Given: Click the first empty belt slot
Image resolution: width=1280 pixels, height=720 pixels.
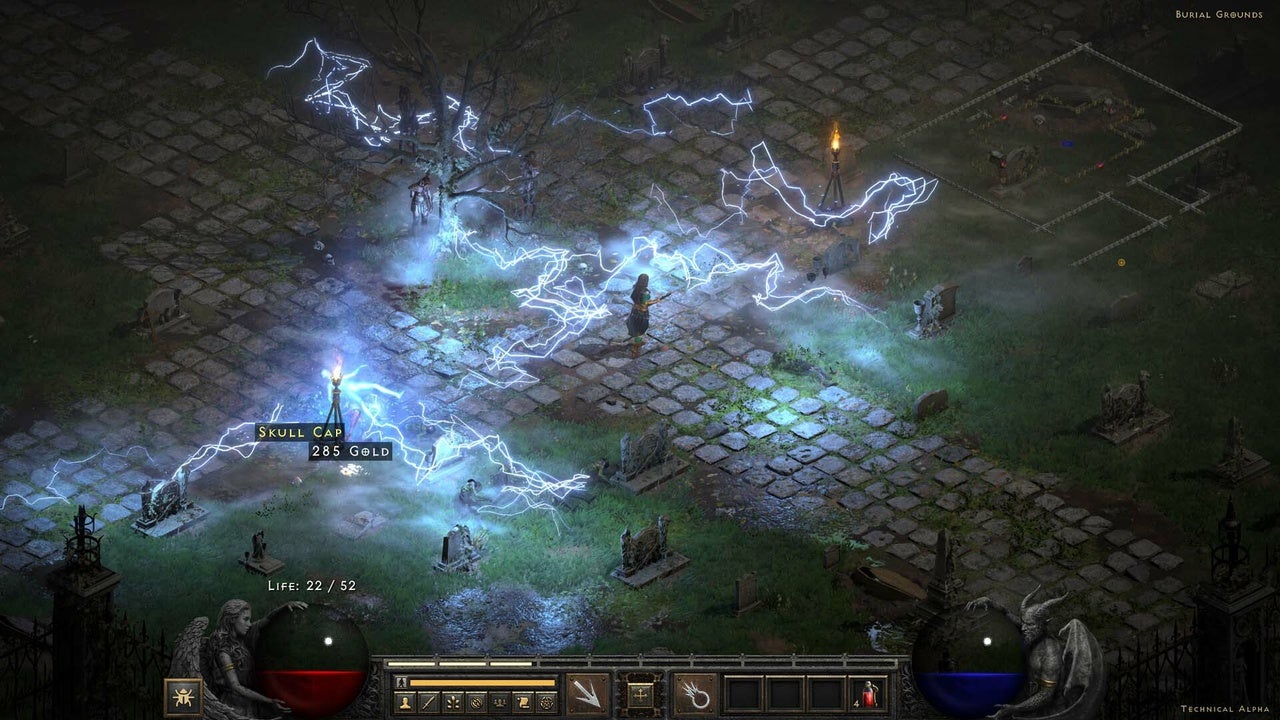Looking at the screenshot, I should 743,692.
